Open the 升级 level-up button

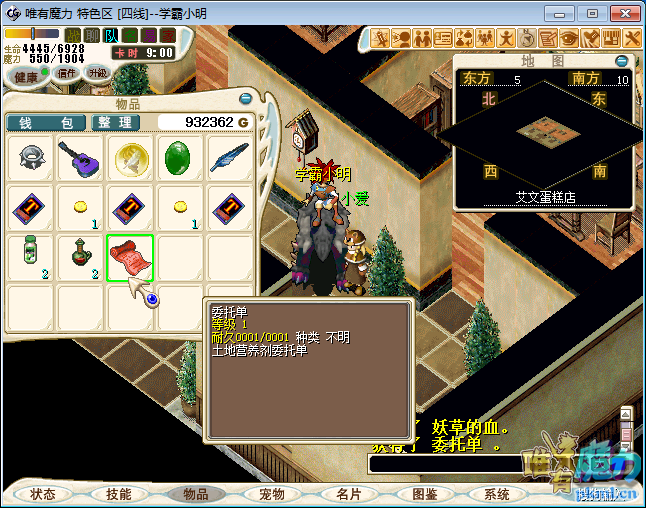[97, 73]
